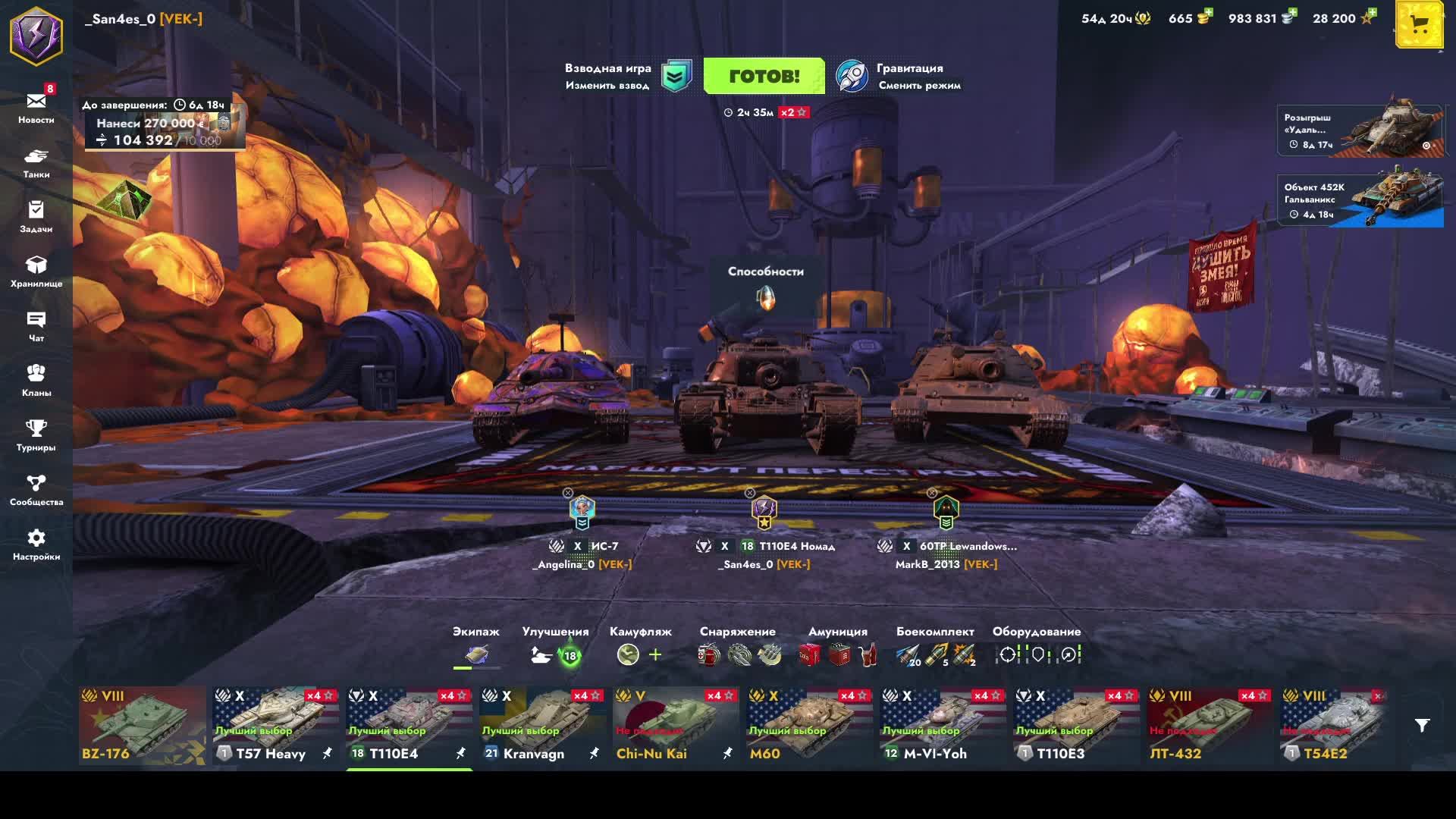The image size is (1456, 819).
Task: Select the Kranvagn tank card
Action: pos(542,726)
